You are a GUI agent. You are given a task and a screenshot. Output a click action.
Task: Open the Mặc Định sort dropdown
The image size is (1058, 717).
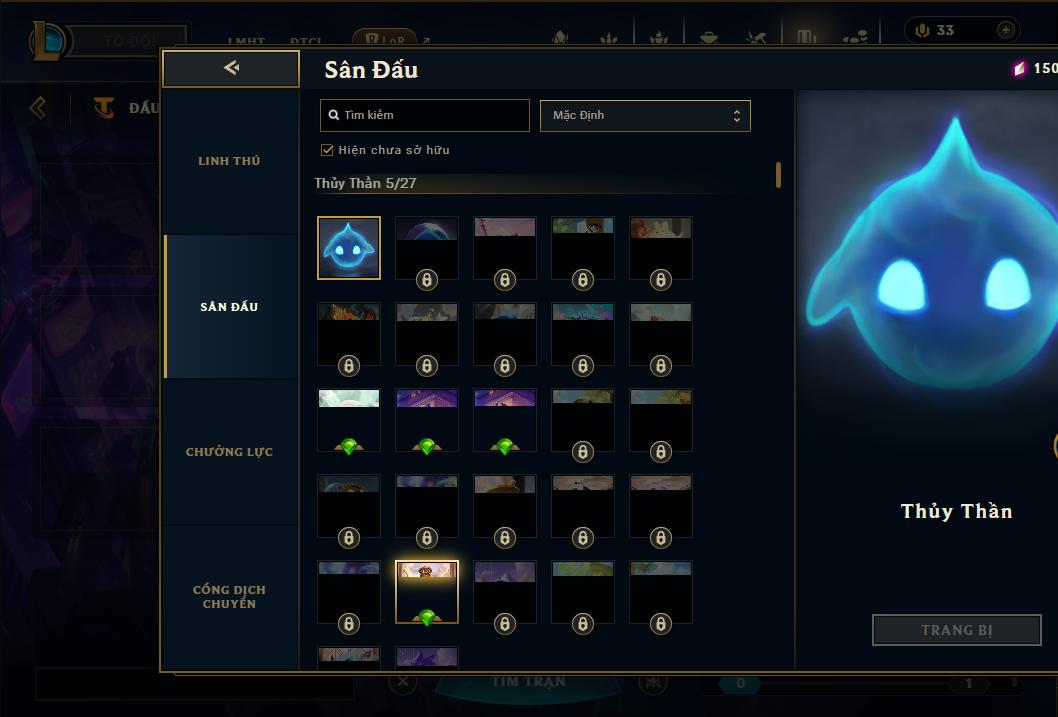[645, 115]
